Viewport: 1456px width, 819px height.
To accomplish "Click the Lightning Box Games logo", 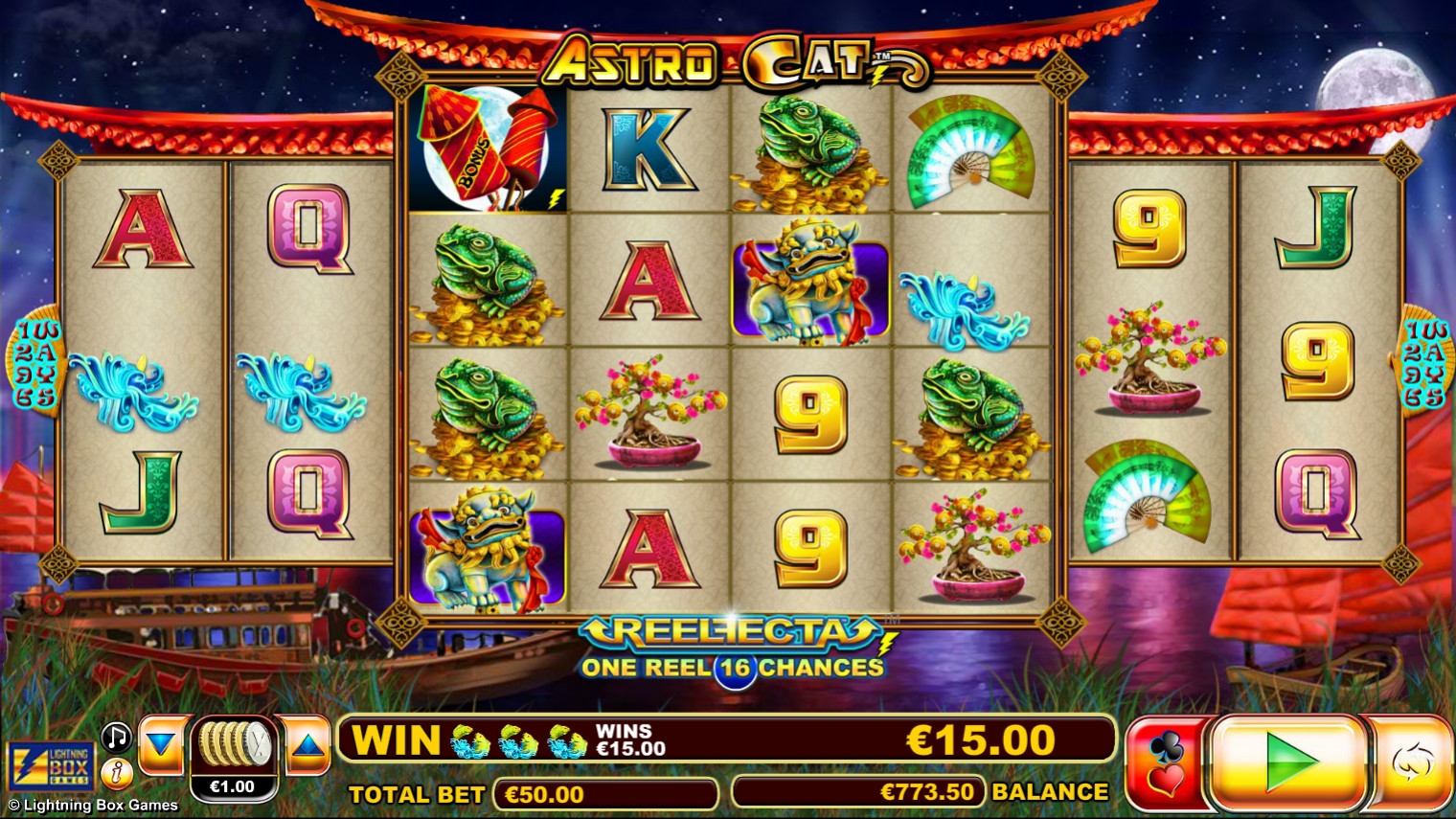I will 52,766.
